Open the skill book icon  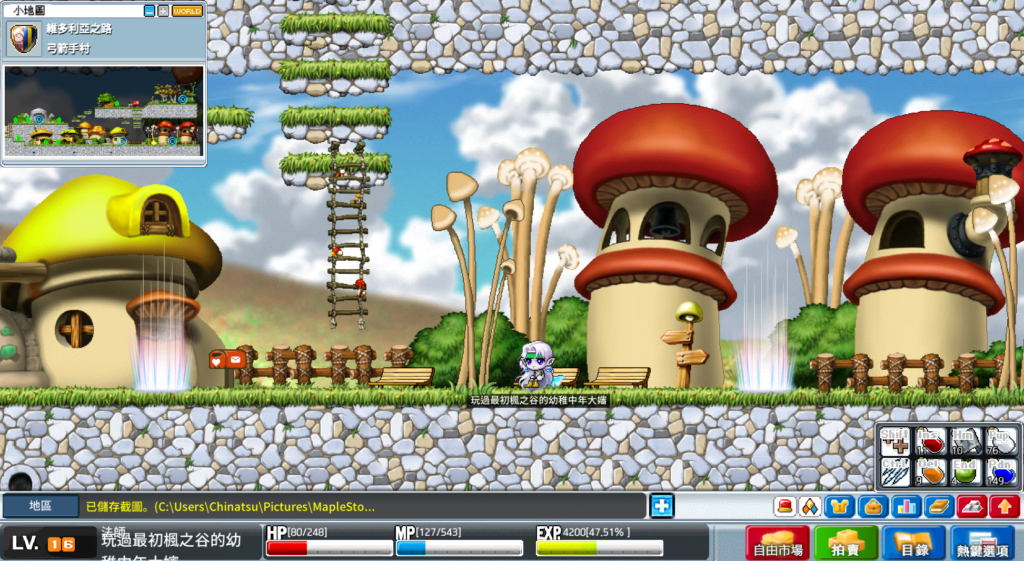937,507
